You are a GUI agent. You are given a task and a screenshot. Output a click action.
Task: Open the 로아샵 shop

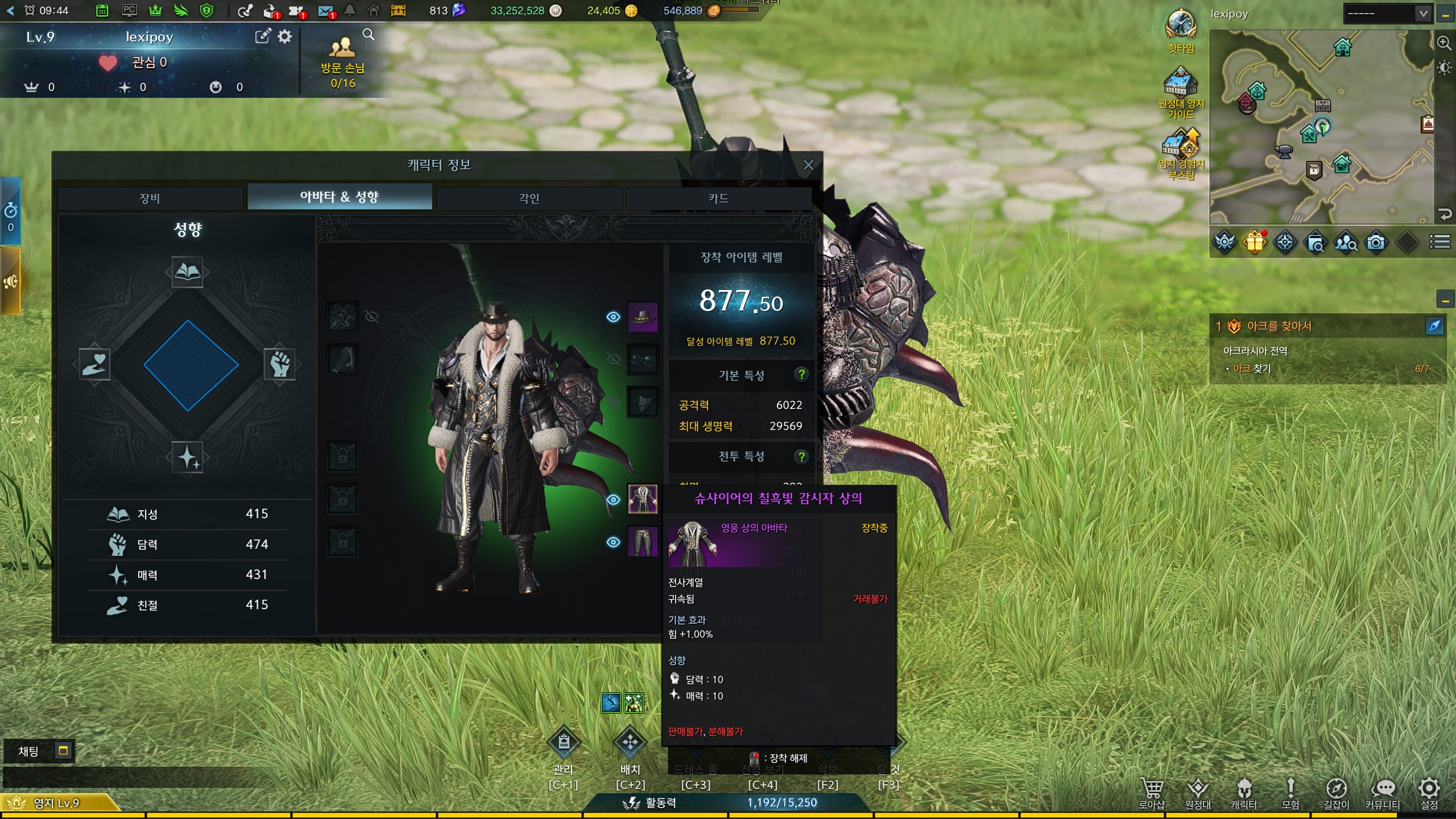point(1152,792)
